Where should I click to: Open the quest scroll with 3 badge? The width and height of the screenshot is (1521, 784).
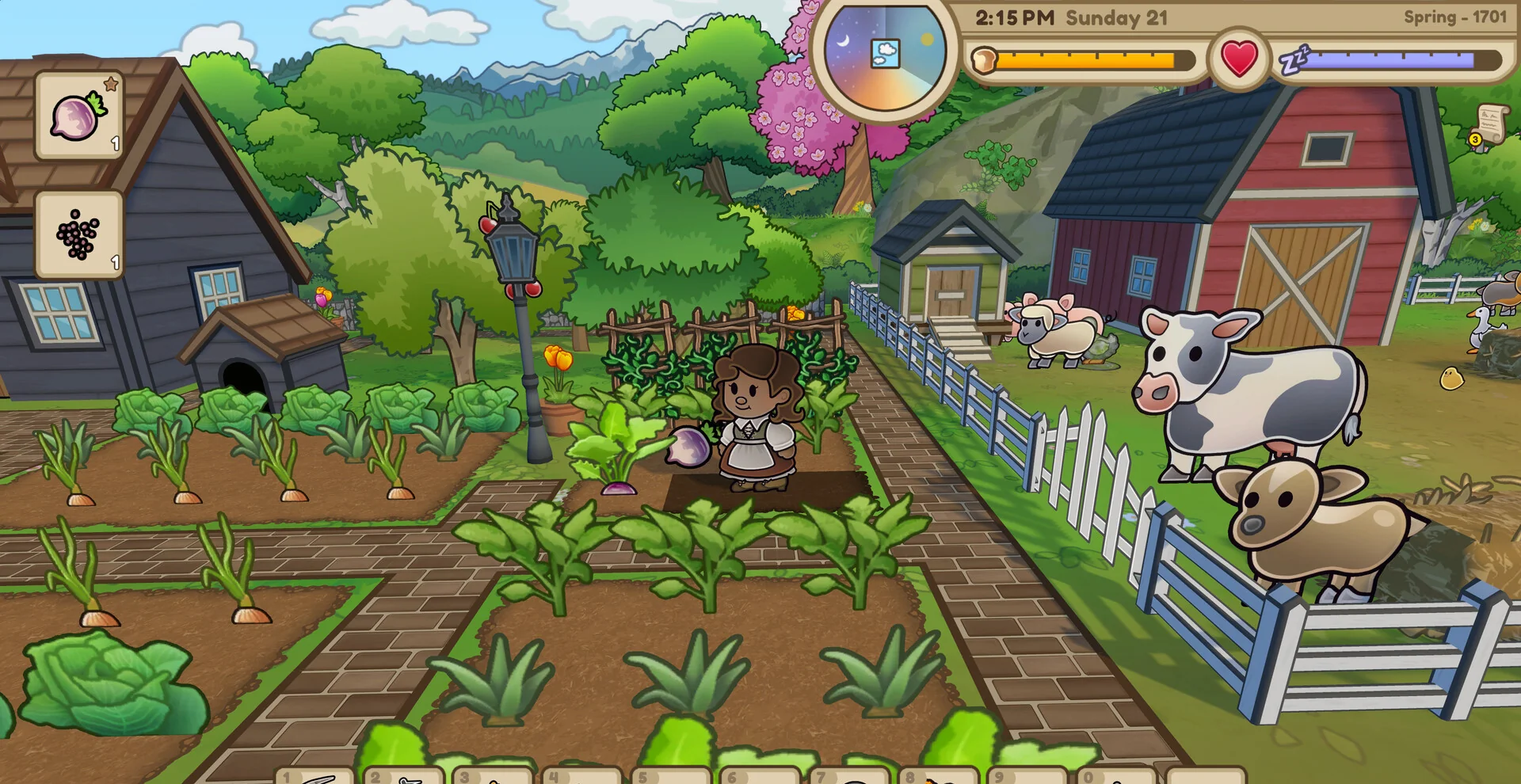(x=1488, y=125)
